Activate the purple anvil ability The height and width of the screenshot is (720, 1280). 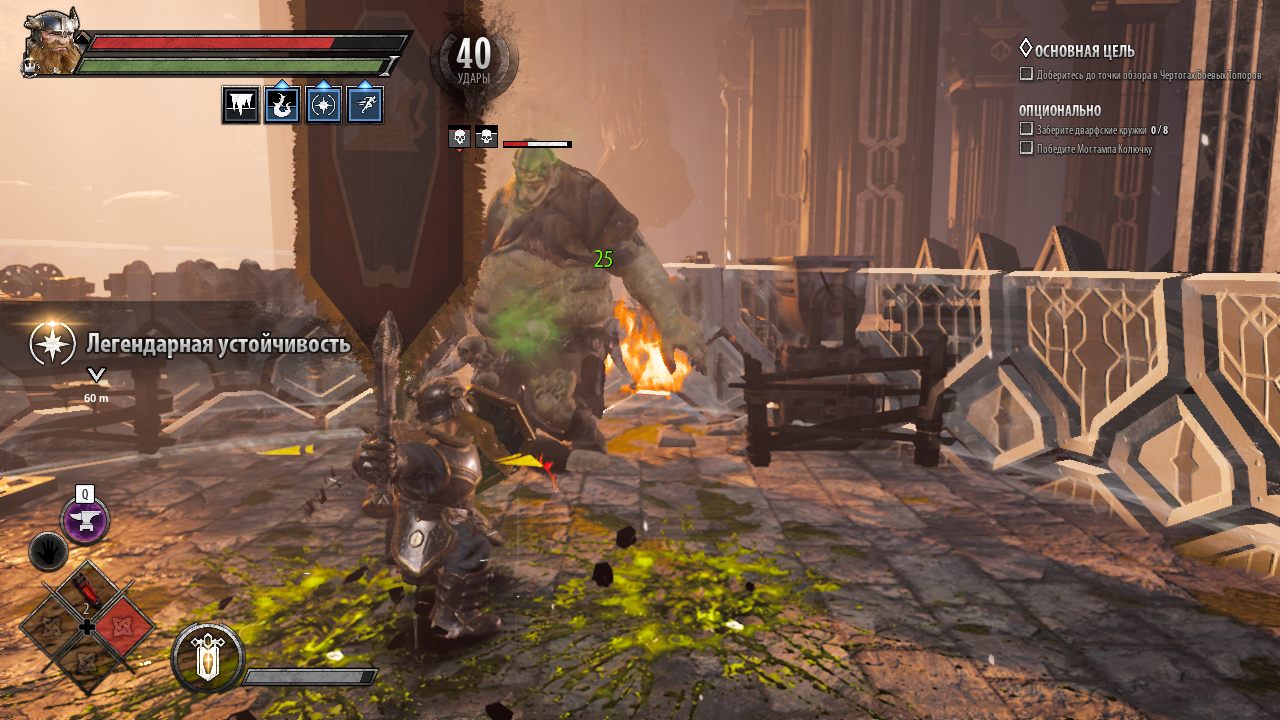point(85,520)
